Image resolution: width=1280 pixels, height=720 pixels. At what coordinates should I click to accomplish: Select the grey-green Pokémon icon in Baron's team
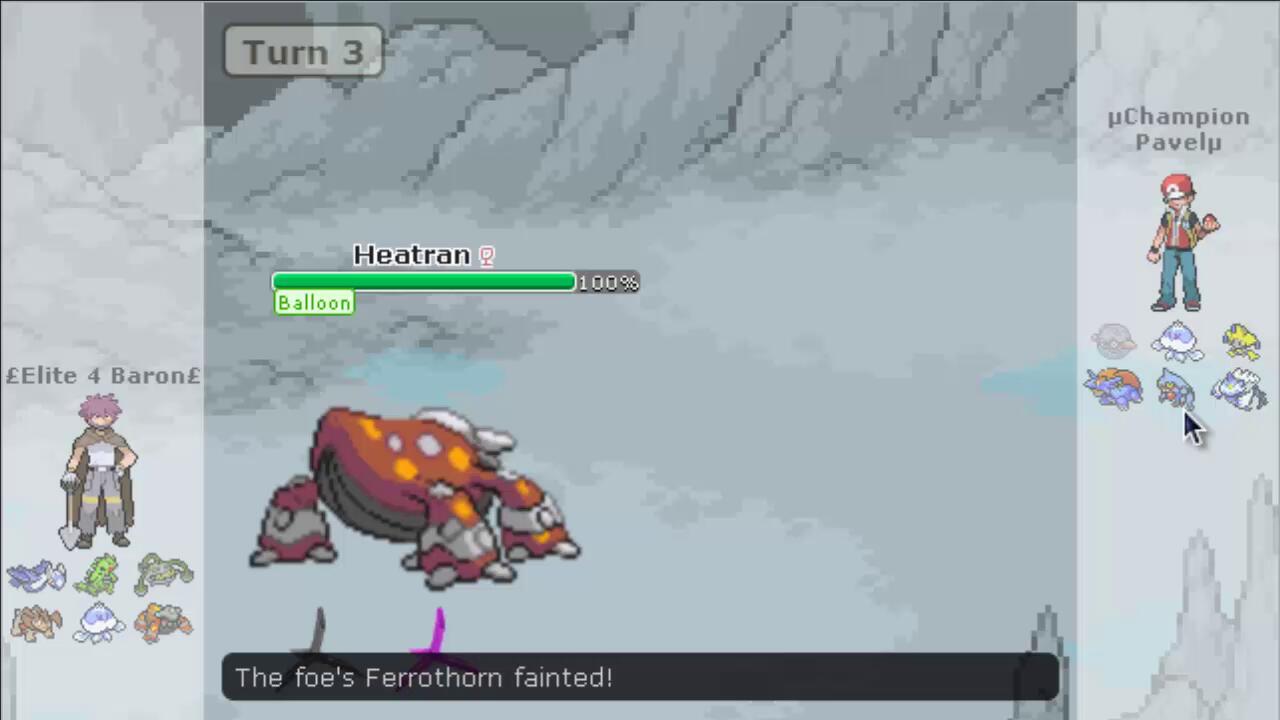[x=163, y=575]
